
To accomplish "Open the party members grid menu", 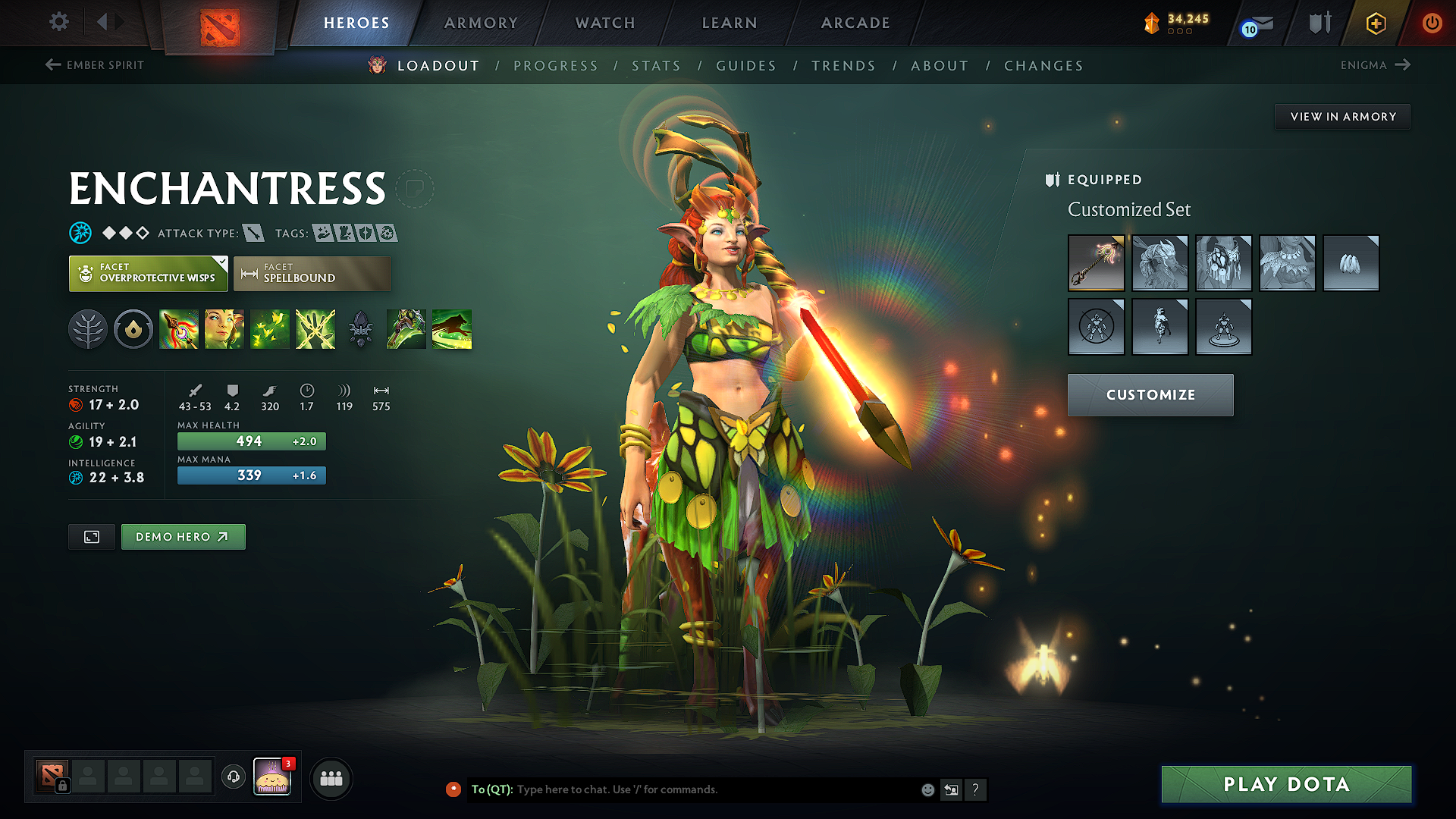I will 331,777.
